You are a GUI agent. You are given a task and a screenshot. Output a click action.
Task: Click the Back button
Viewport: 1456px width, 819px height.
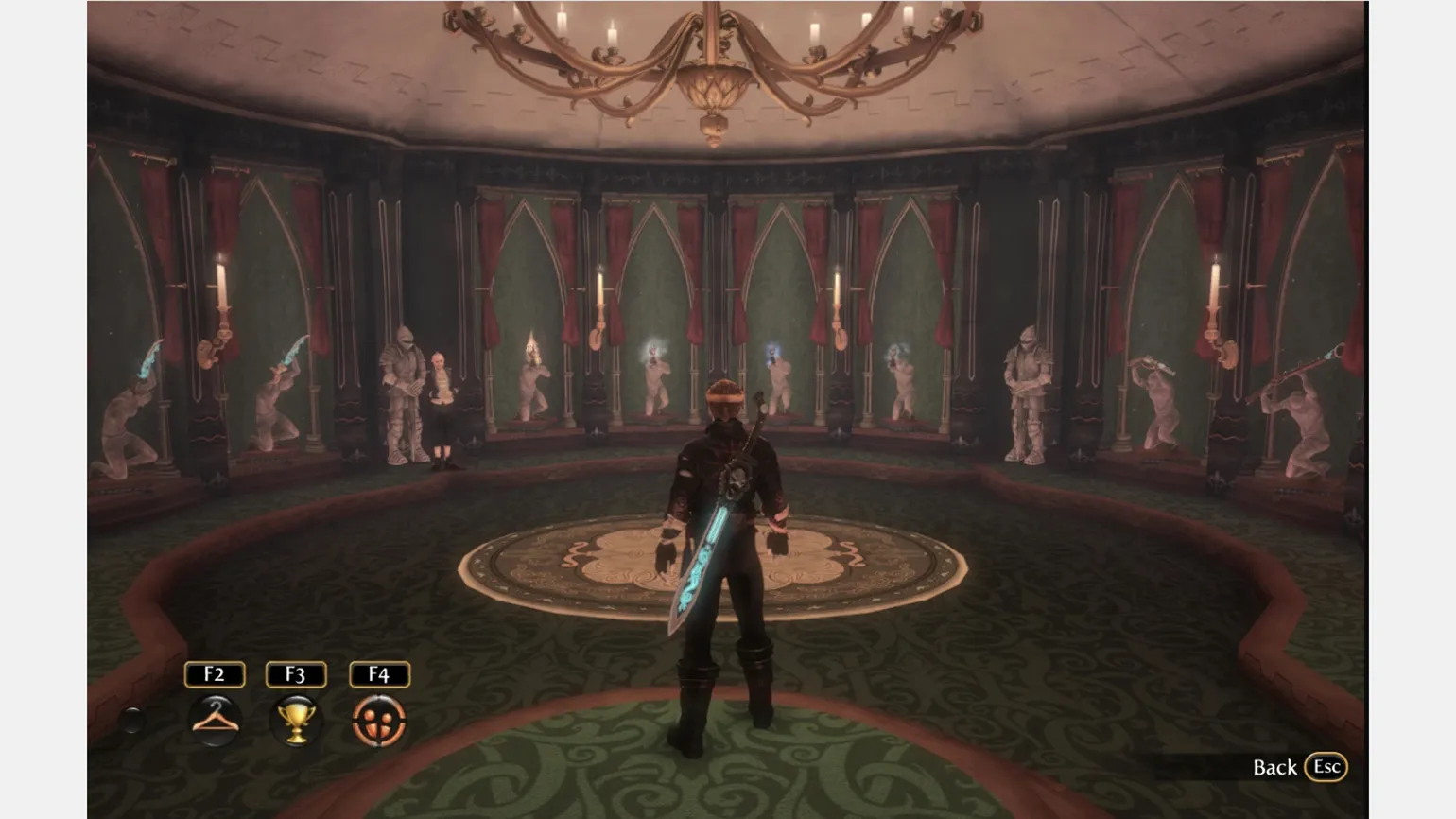pyautogui.click(x=1297, y=767)
